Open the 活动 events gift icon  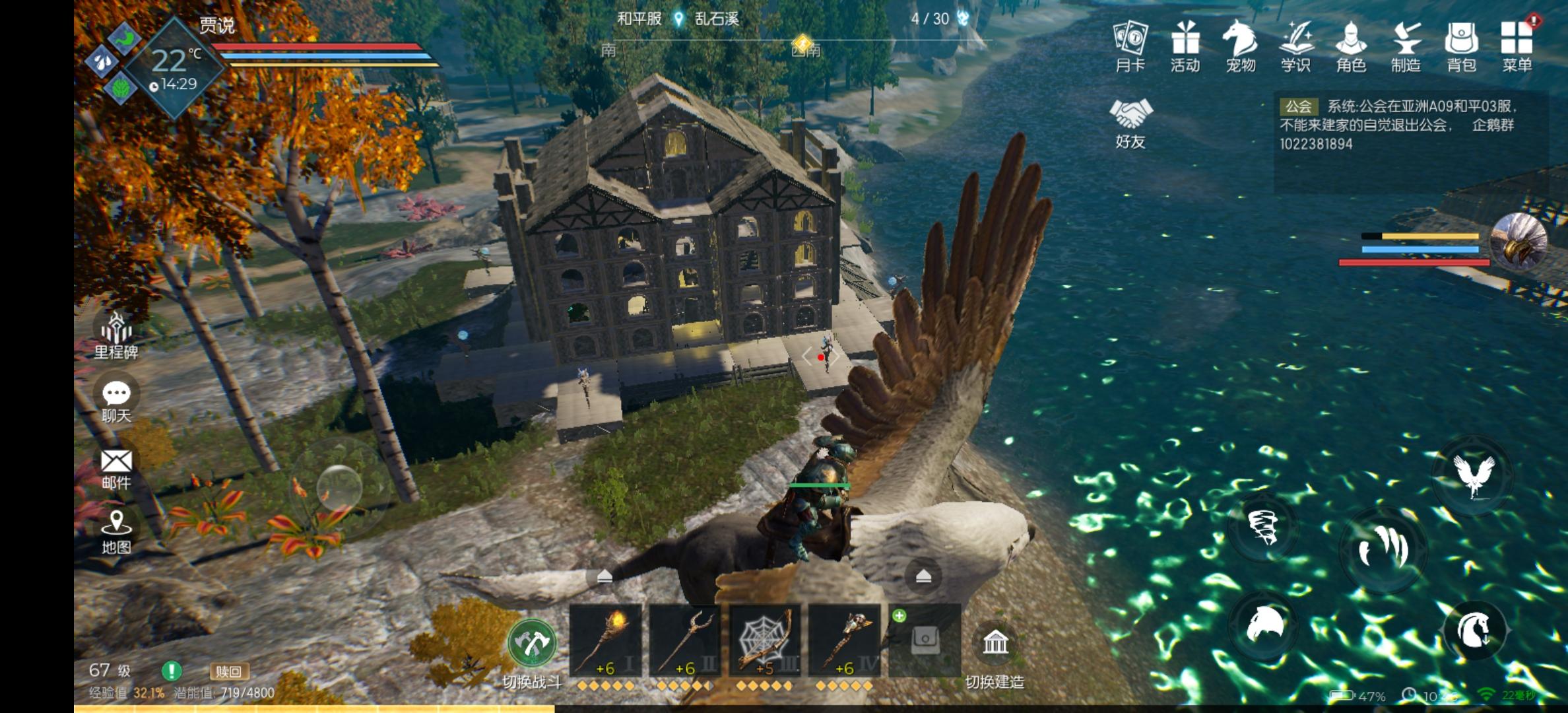(x=1185, y=45)
